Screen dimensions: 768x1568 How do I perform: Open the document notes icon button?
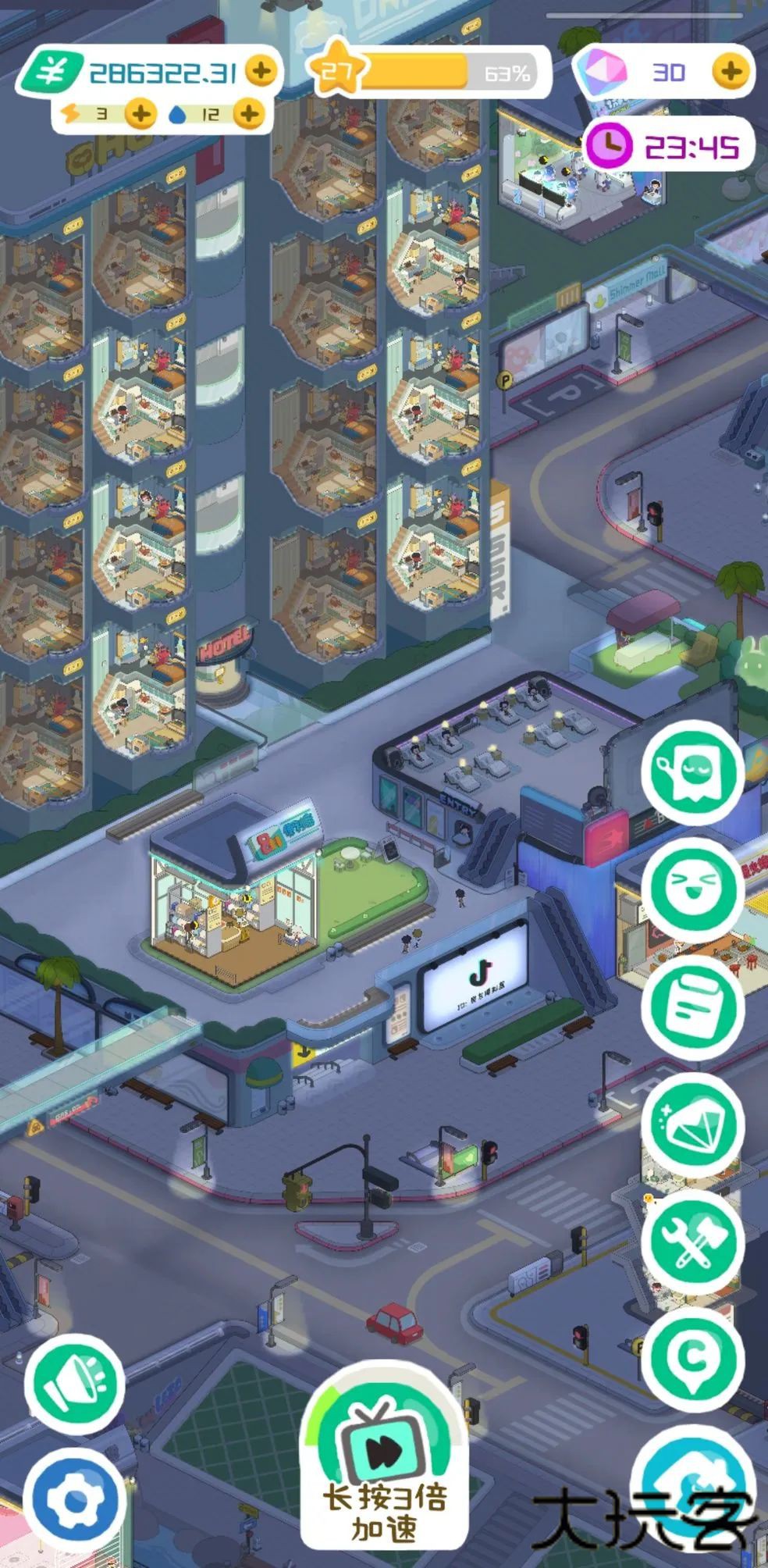tap(692, 1006)
